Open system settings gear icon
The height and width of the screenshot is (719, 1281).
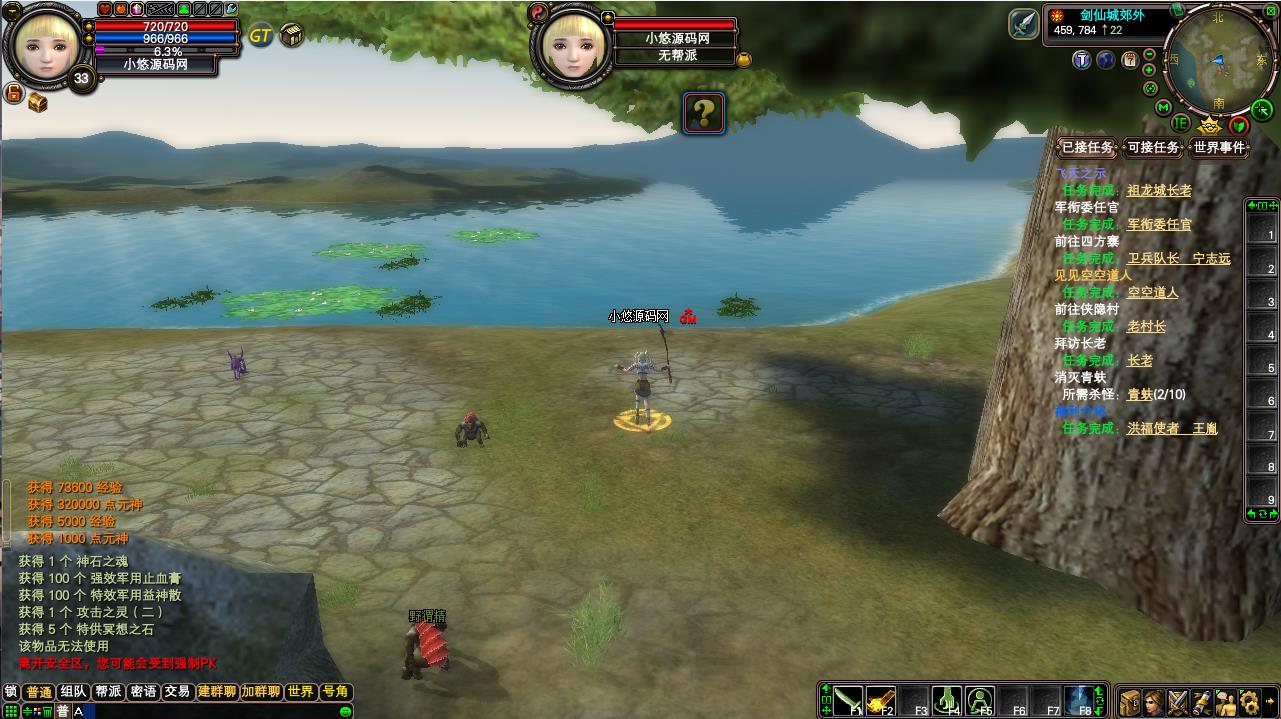tap(1250, 701)
